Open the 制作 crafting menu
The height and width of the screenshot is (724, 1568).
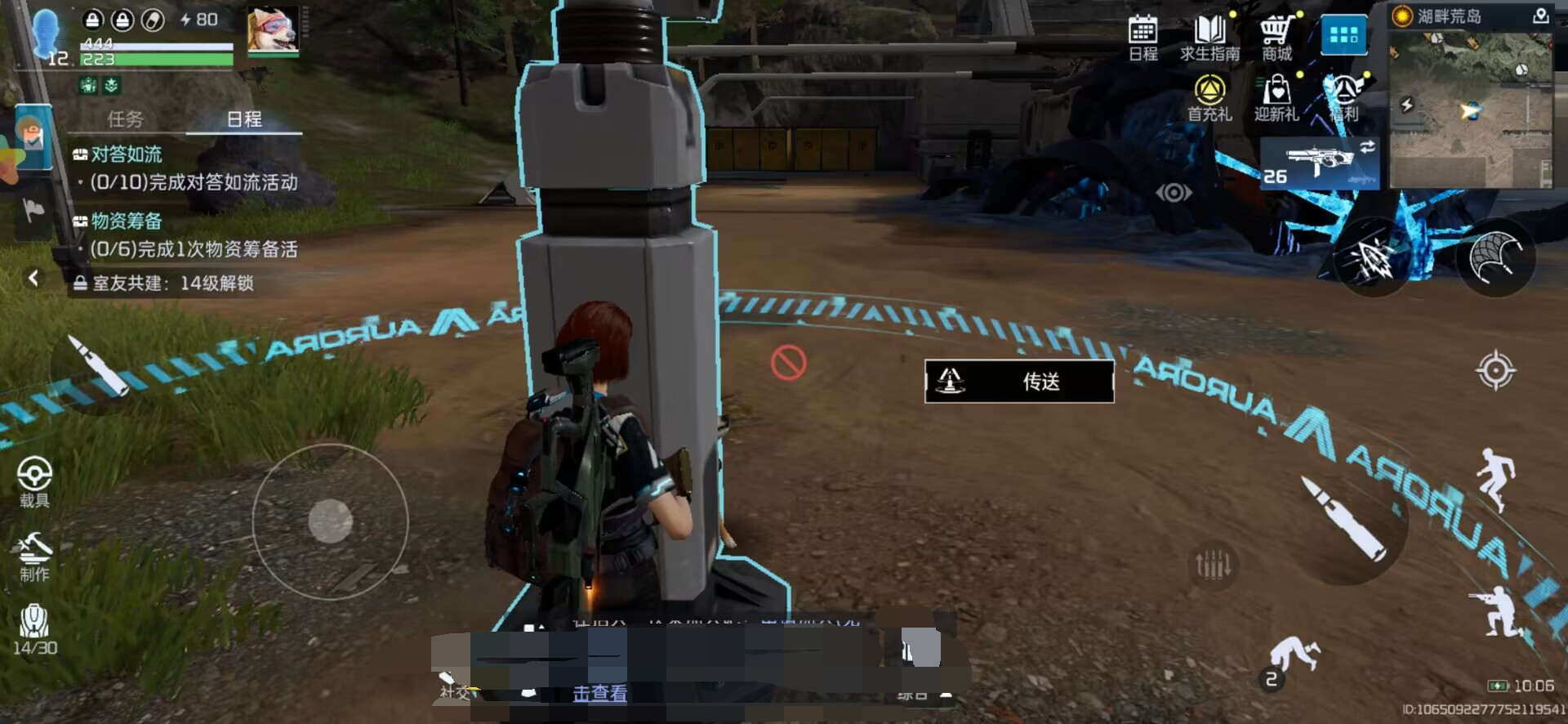pos(34,556)
